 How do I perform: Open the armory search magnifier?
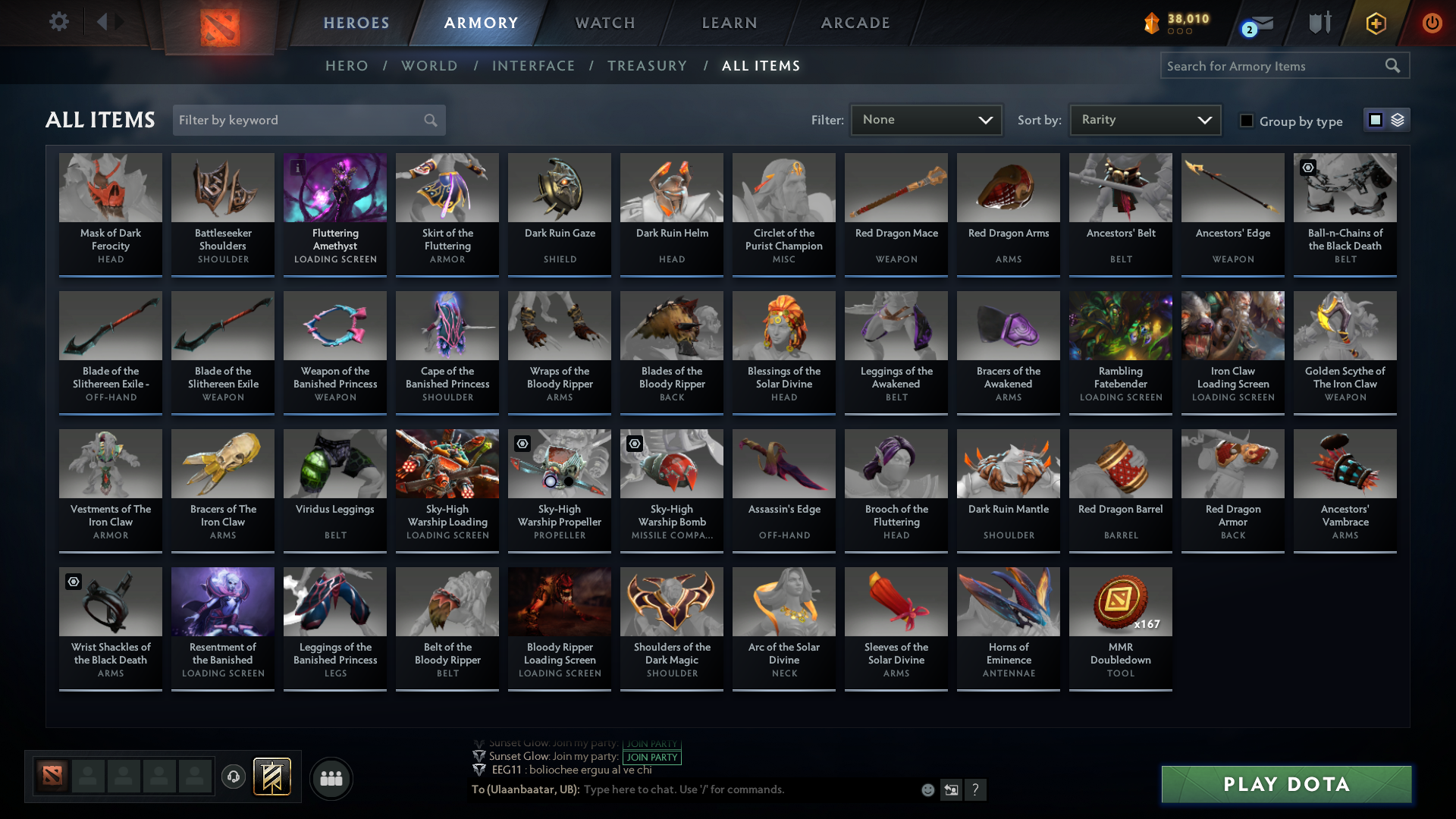(x=1394, y=65)
